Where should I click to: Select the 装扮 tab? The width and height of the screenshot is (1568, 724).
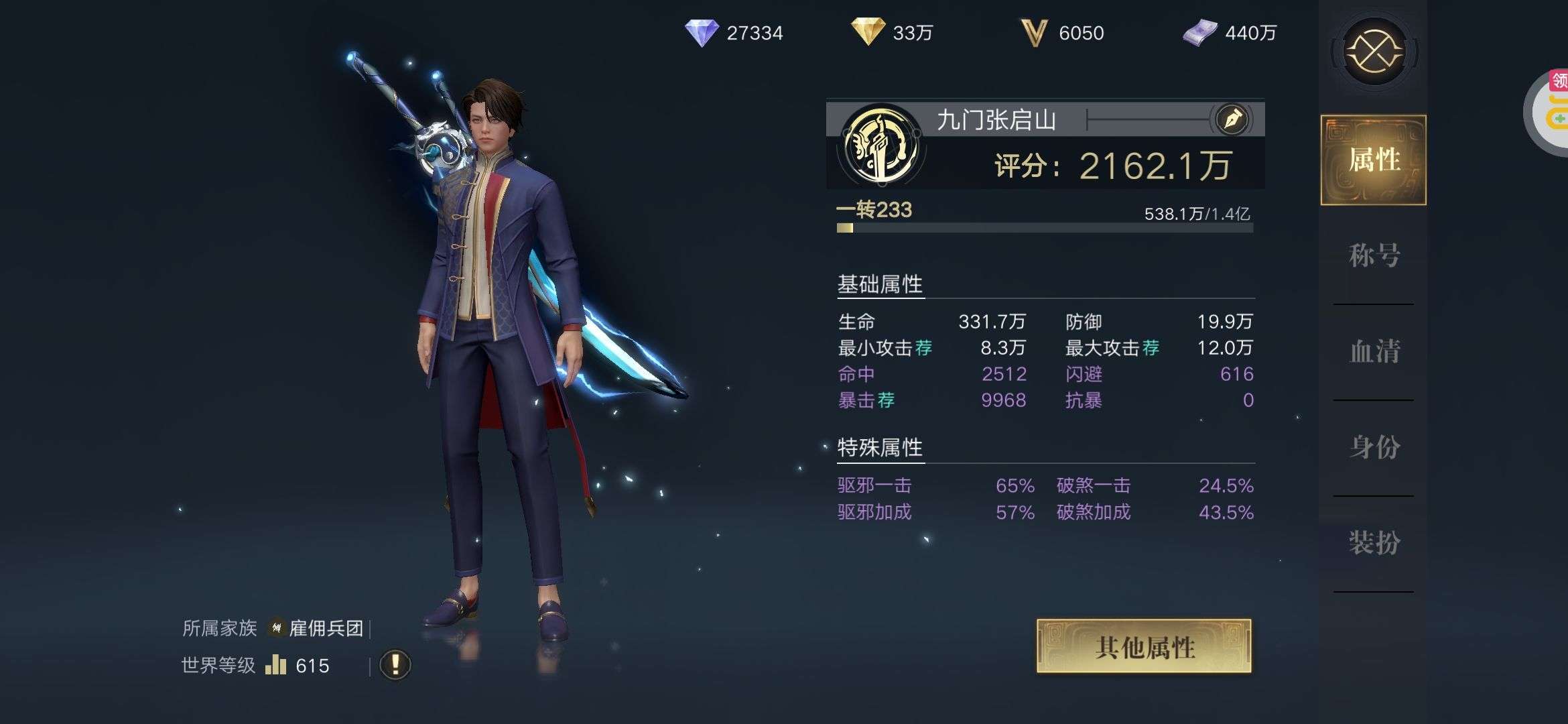[x=1374, y=543]
